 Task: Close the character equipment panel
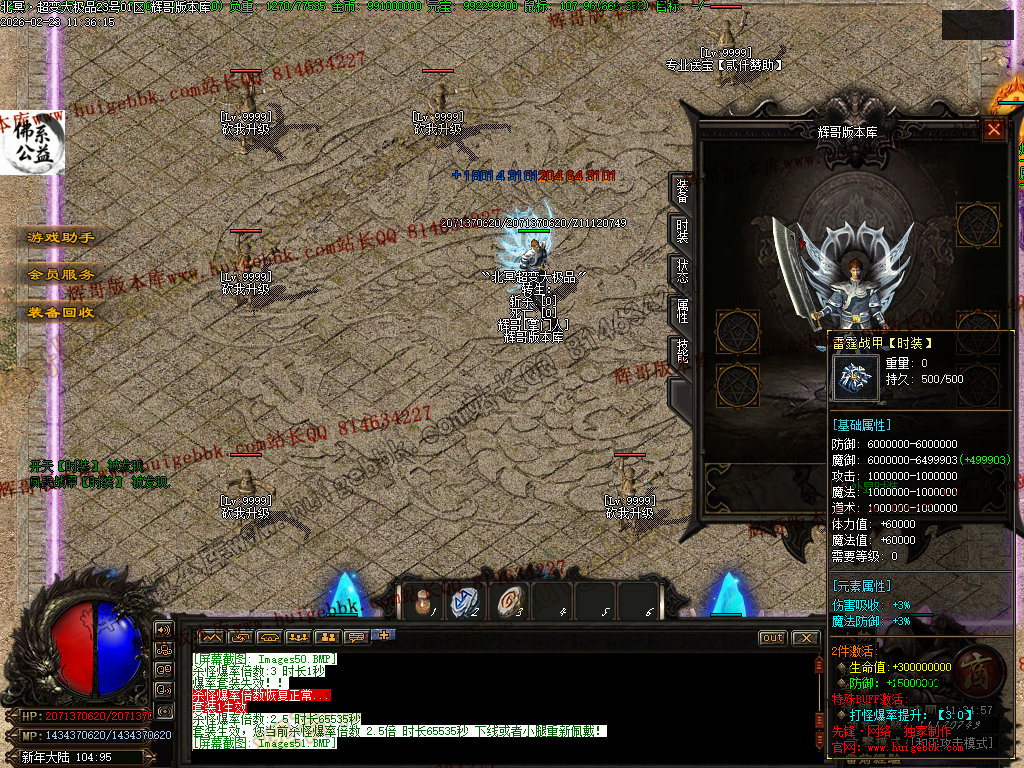[x=993, y=129]
